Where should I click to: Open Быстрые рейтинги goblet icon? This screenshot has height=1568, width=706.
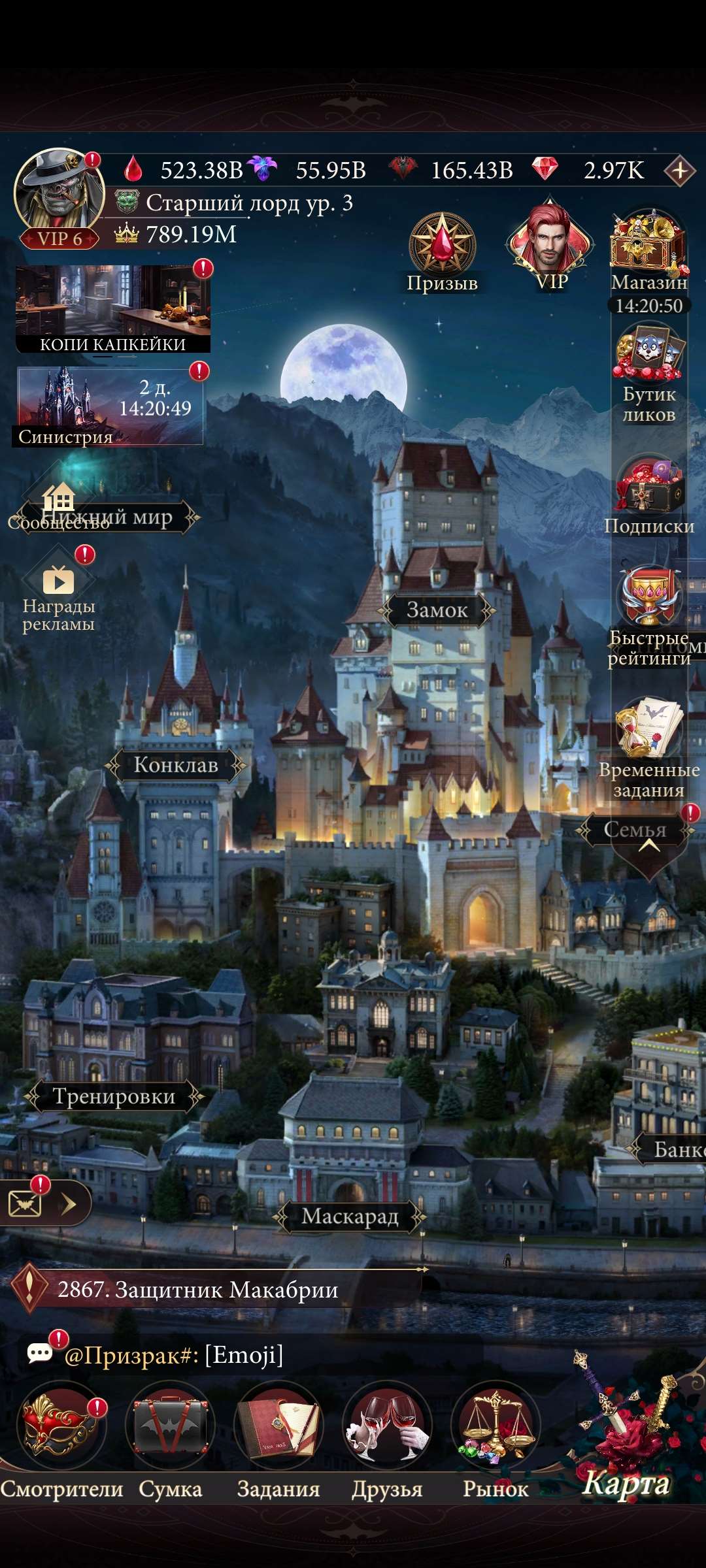point(648,598)
